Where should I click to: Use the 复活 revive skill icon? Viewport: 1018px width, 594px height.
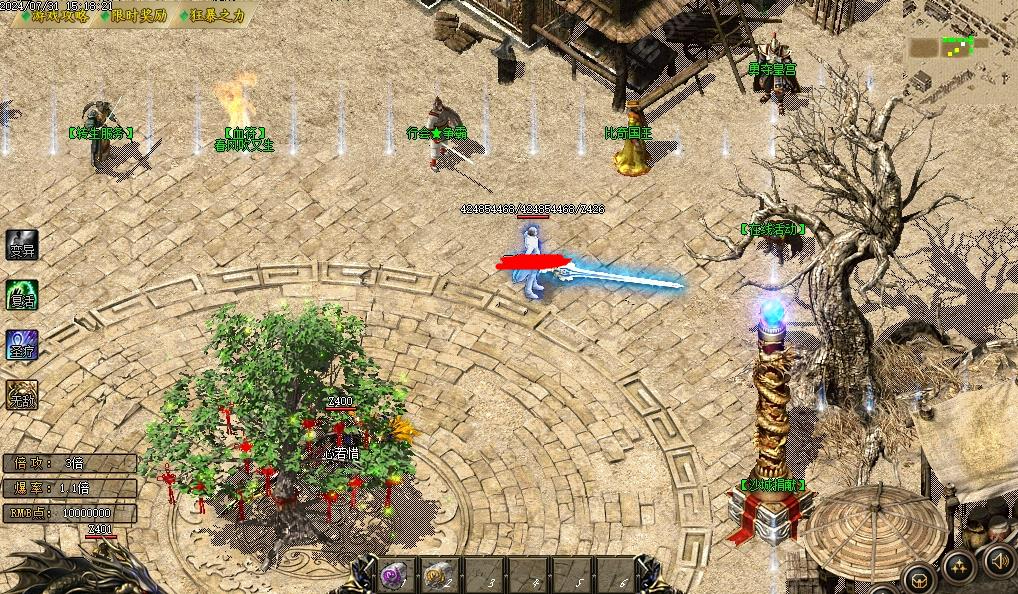[22, 297]
